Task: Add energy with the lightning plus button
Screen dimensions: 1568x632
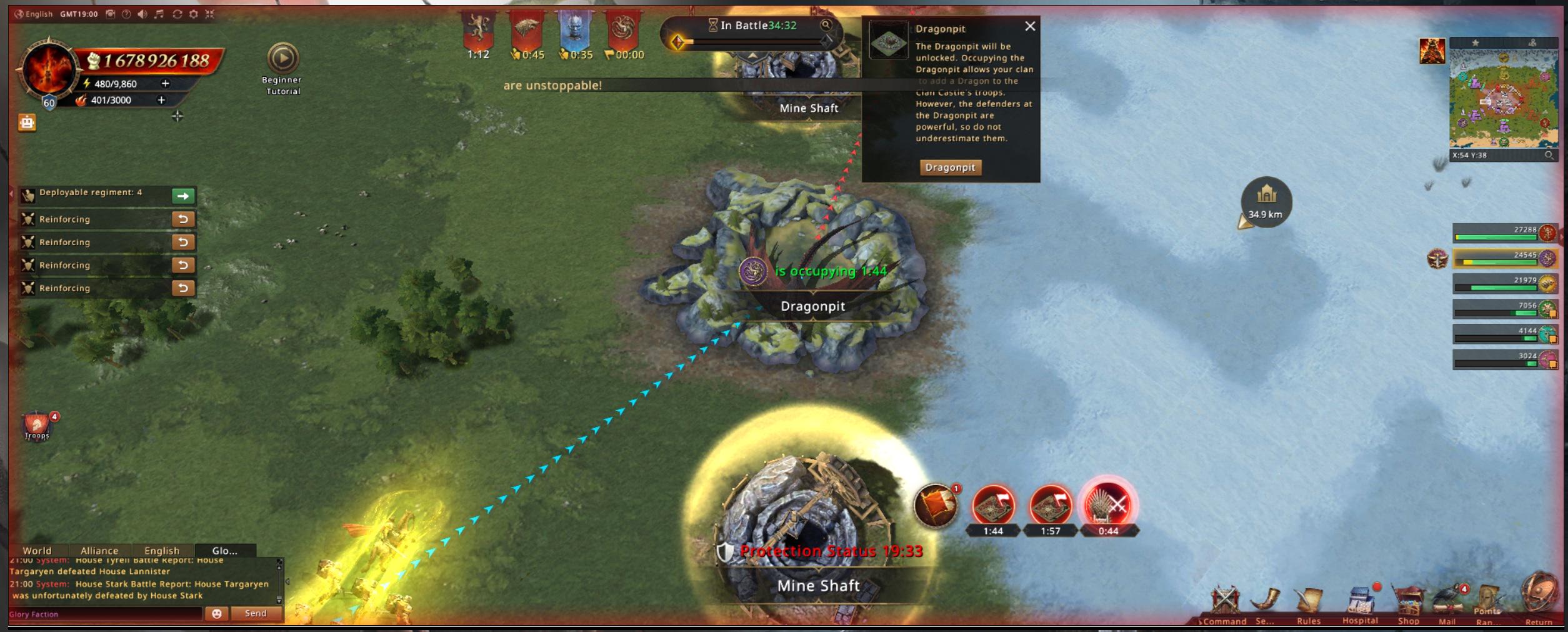Action: pos(166,83)
